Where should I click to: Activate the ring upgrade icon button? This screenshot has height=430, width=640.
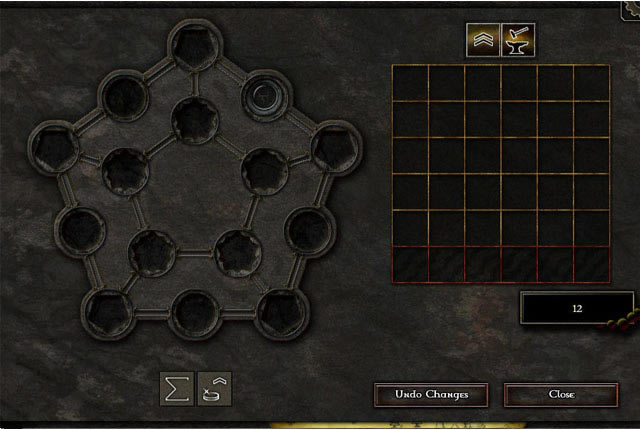click(x=215, y=388)
